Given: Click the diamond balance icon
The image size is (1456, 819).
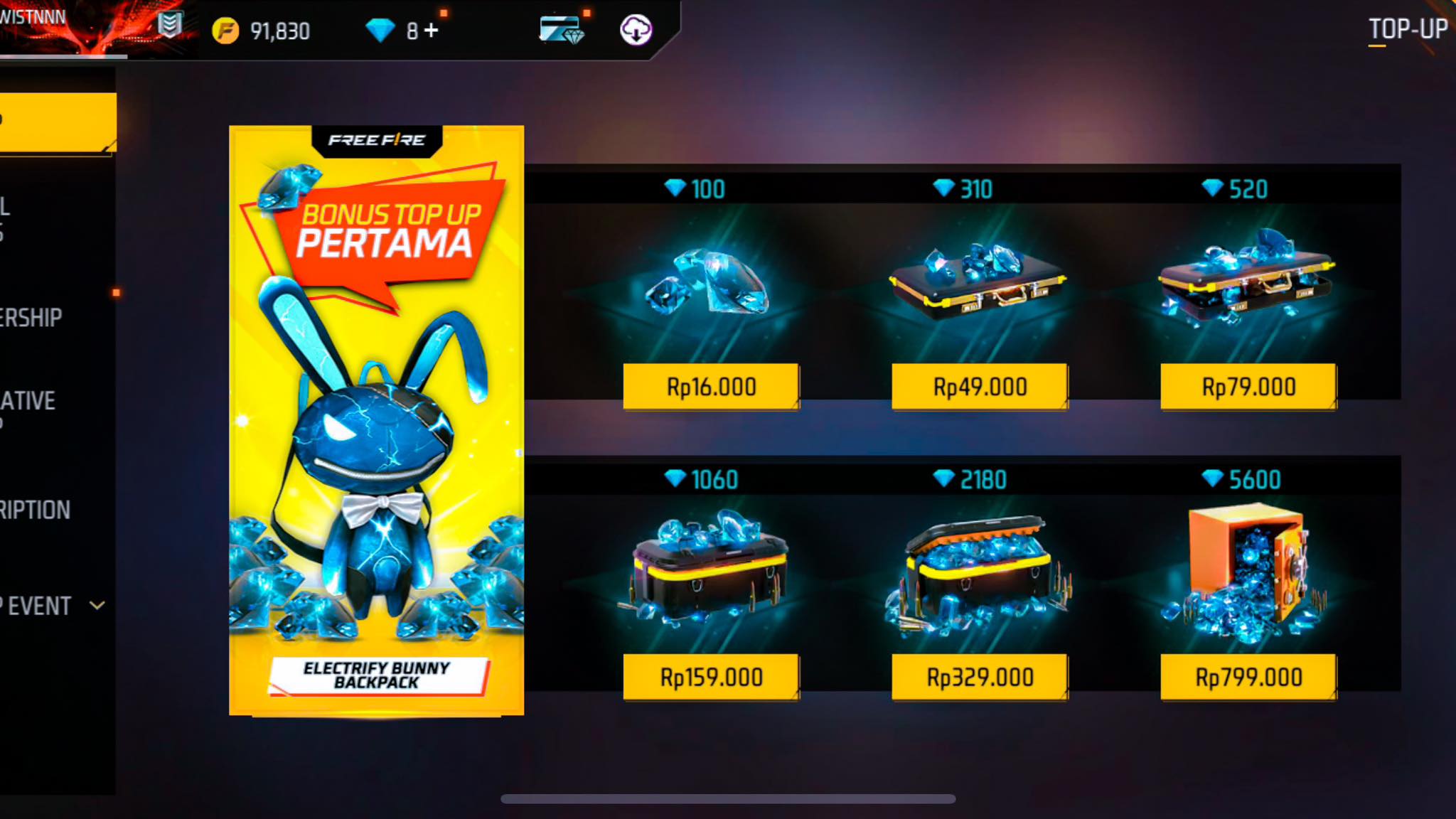Looking at the screenshot, I should tap(378, 30).
